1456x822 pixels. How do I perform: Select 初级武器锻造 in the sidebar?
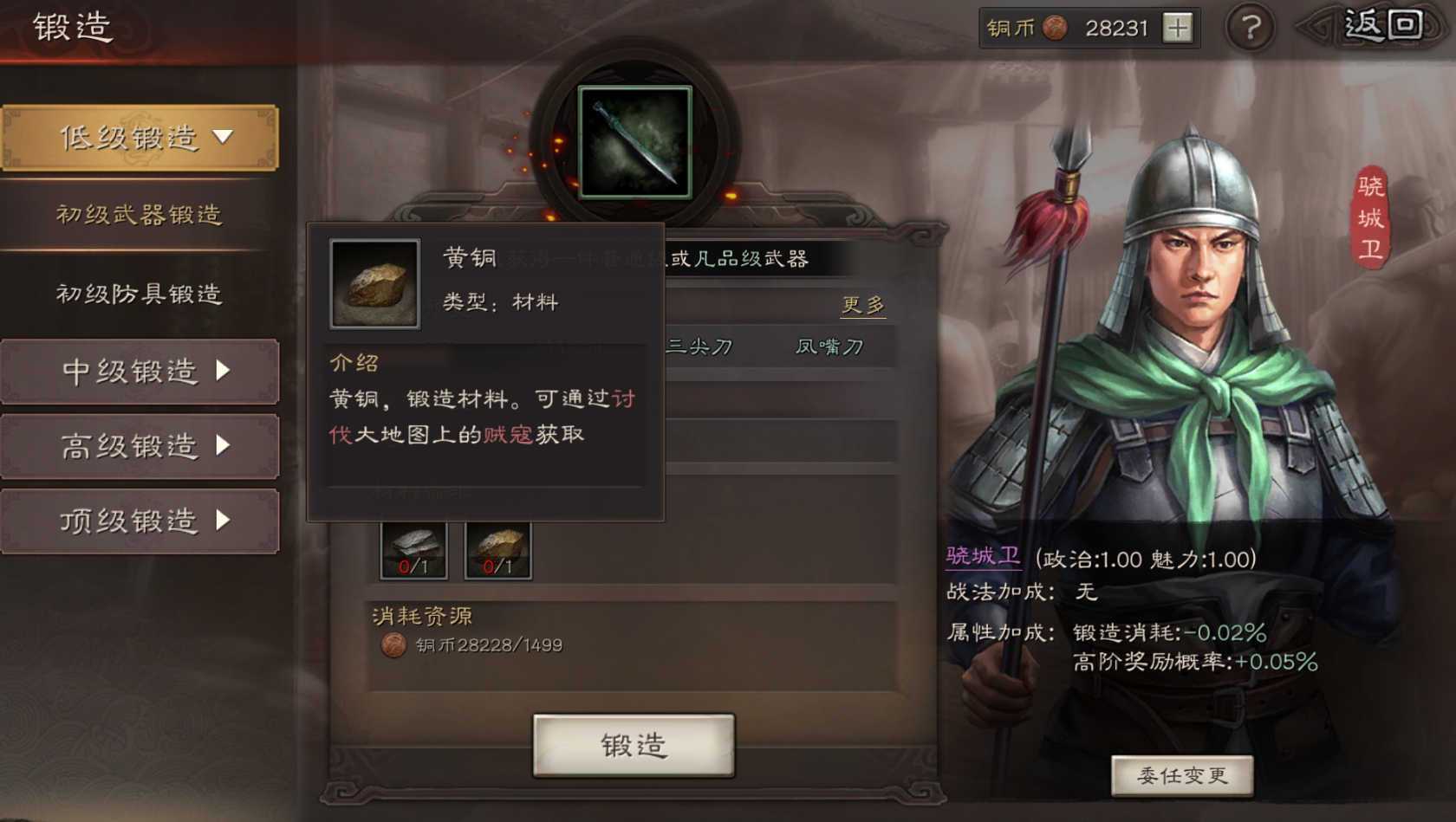tap(139, 216)
